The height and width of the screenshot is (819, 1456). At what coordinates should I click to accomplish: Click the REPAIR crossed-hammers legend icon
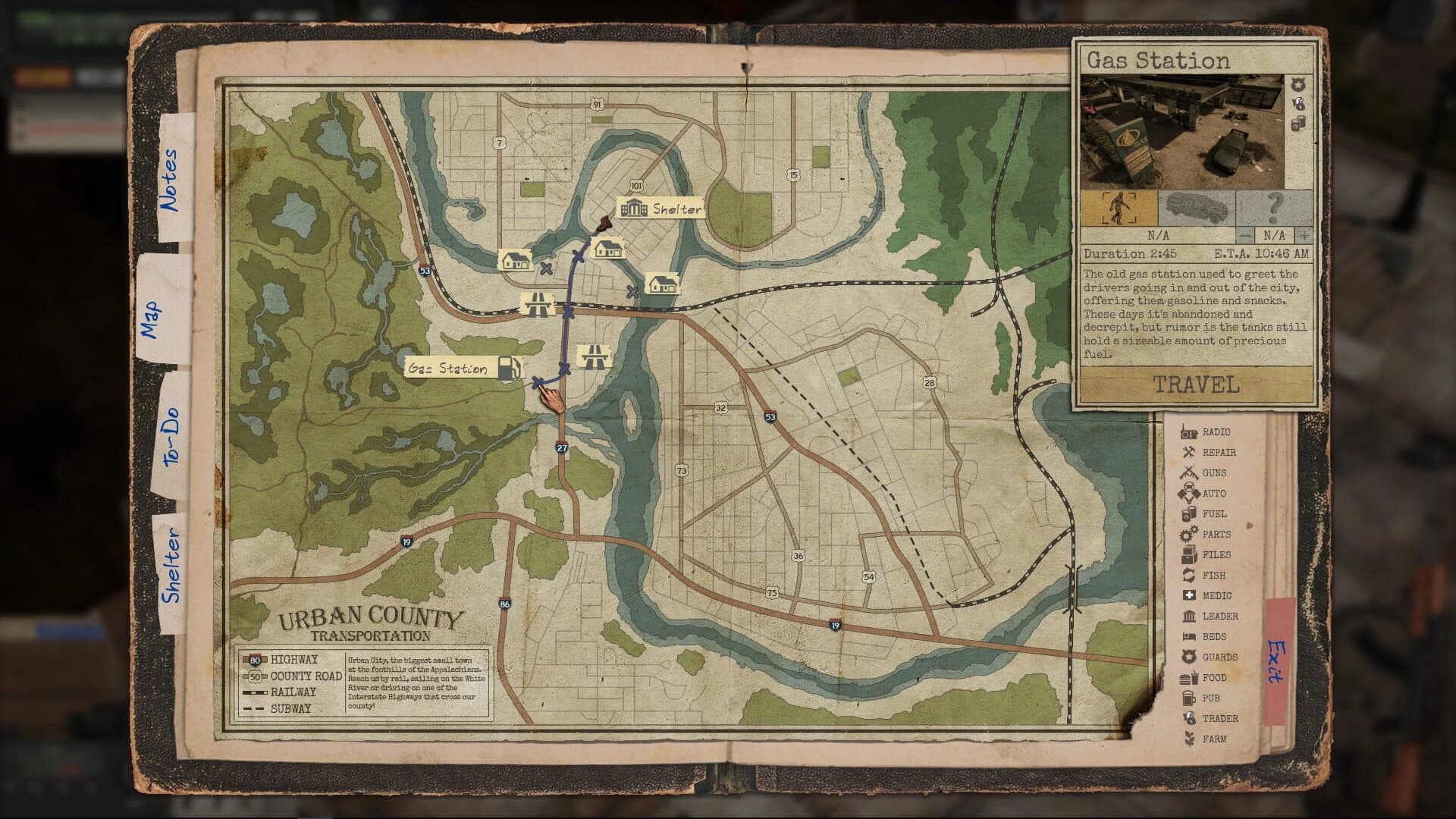(1188, 453)
